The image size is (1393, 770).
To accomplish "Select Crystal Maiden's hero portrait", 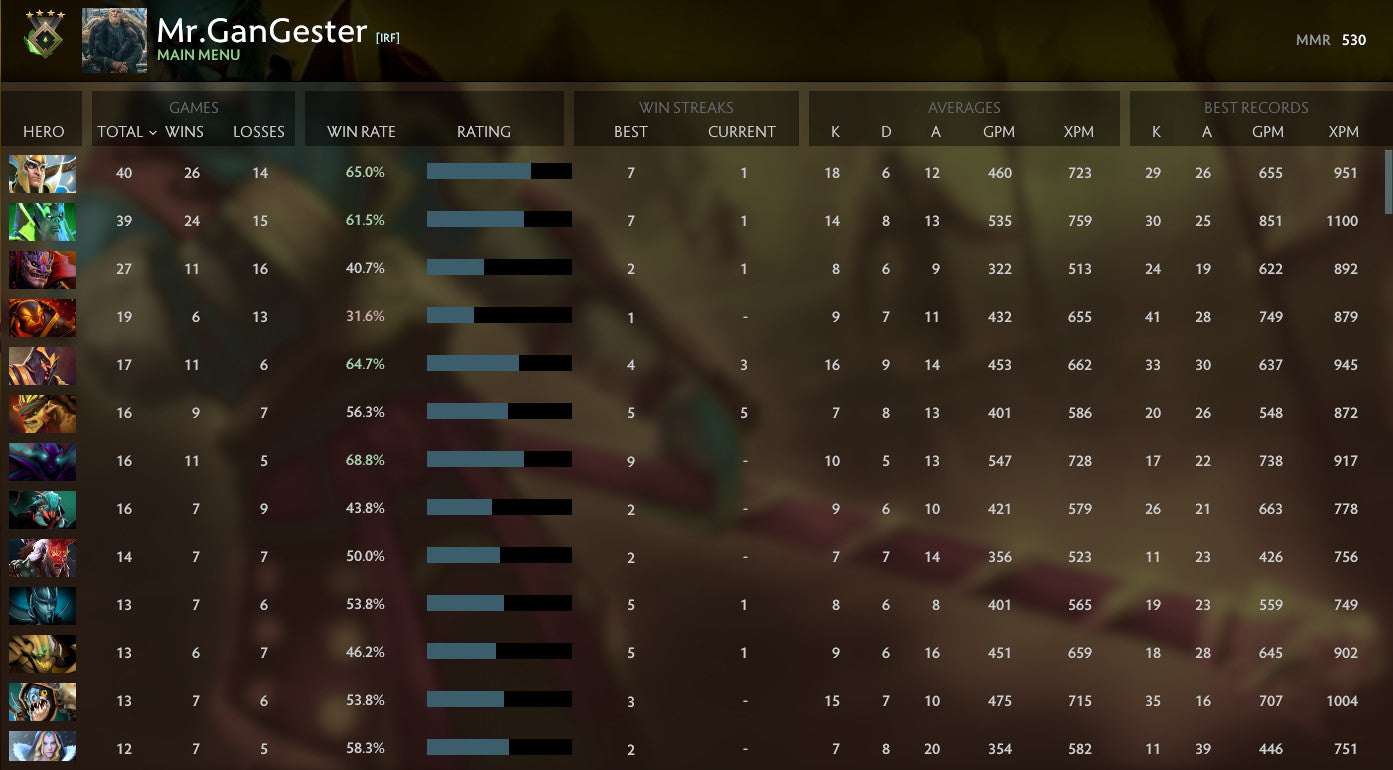I will coord(42,748).
